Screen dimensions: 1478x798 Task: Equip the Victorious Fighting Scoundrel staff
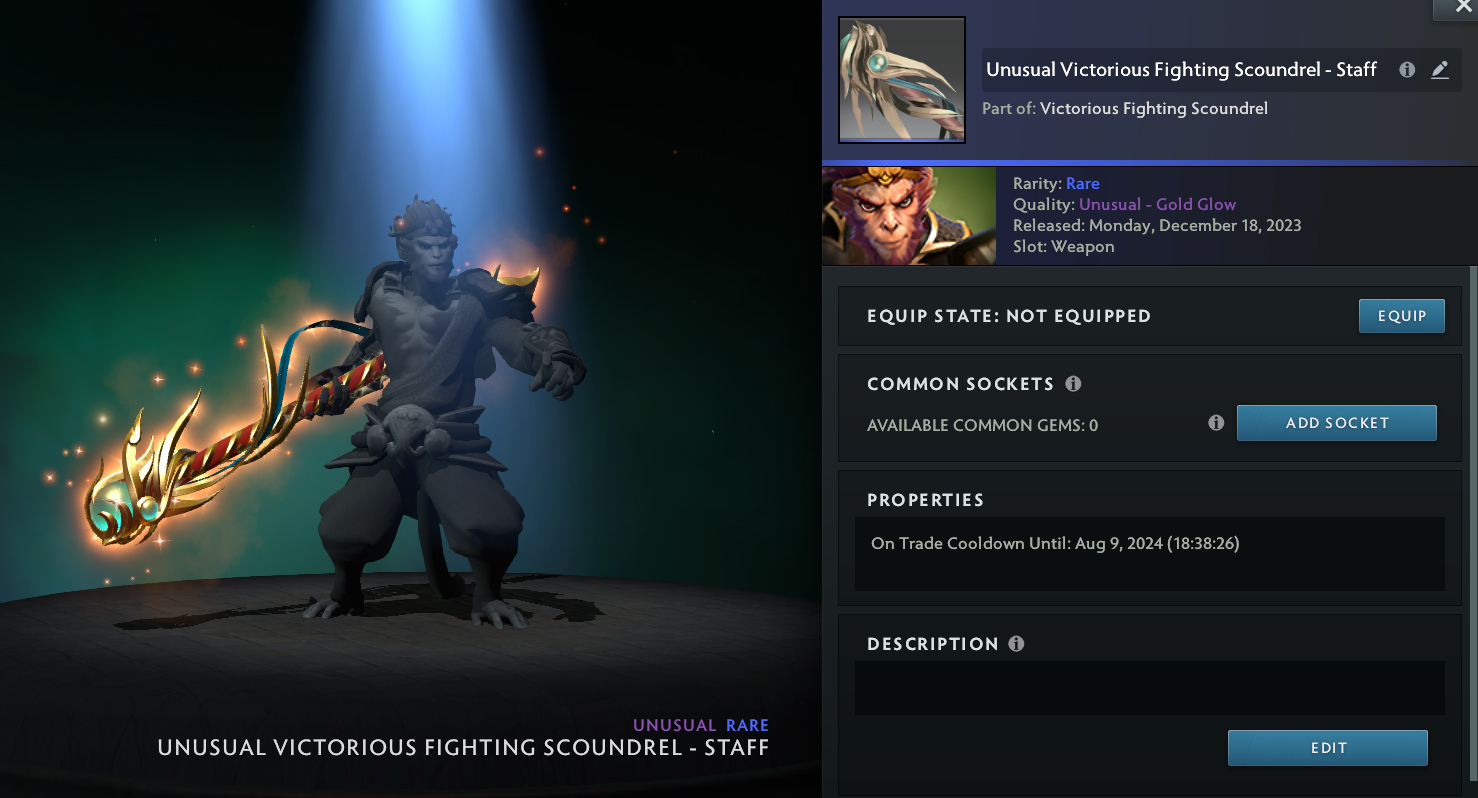pos(1401,316)
